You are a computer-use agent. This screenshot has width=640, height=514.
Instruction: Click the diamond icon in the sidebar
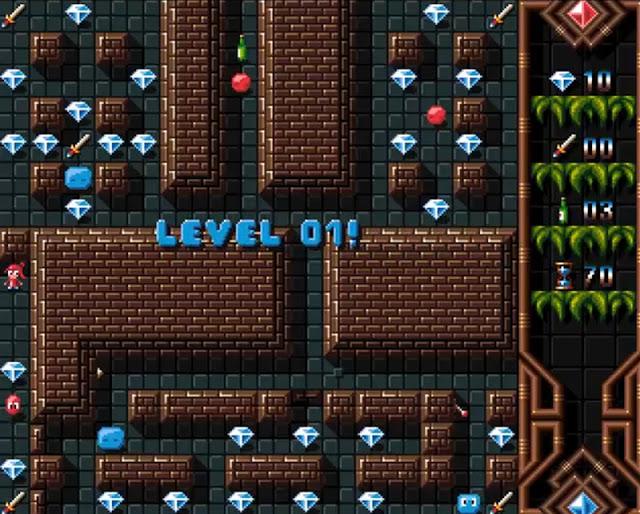point(563,82)
